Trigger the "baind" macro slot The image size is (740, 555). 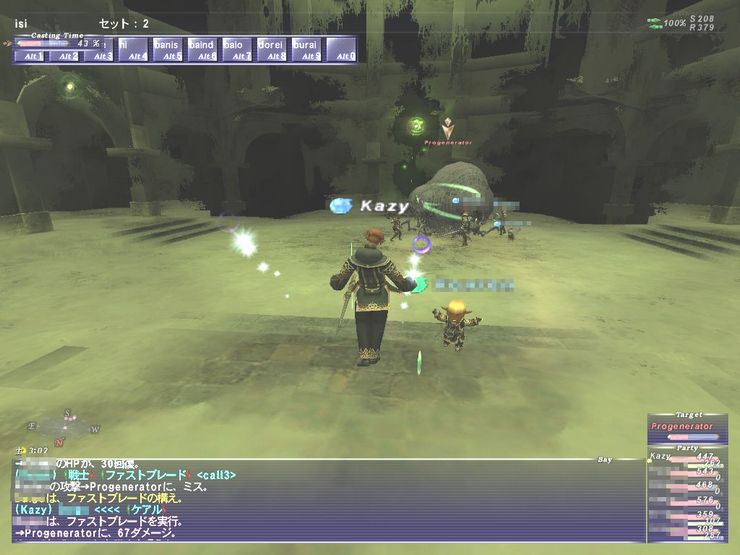(202, 49)
